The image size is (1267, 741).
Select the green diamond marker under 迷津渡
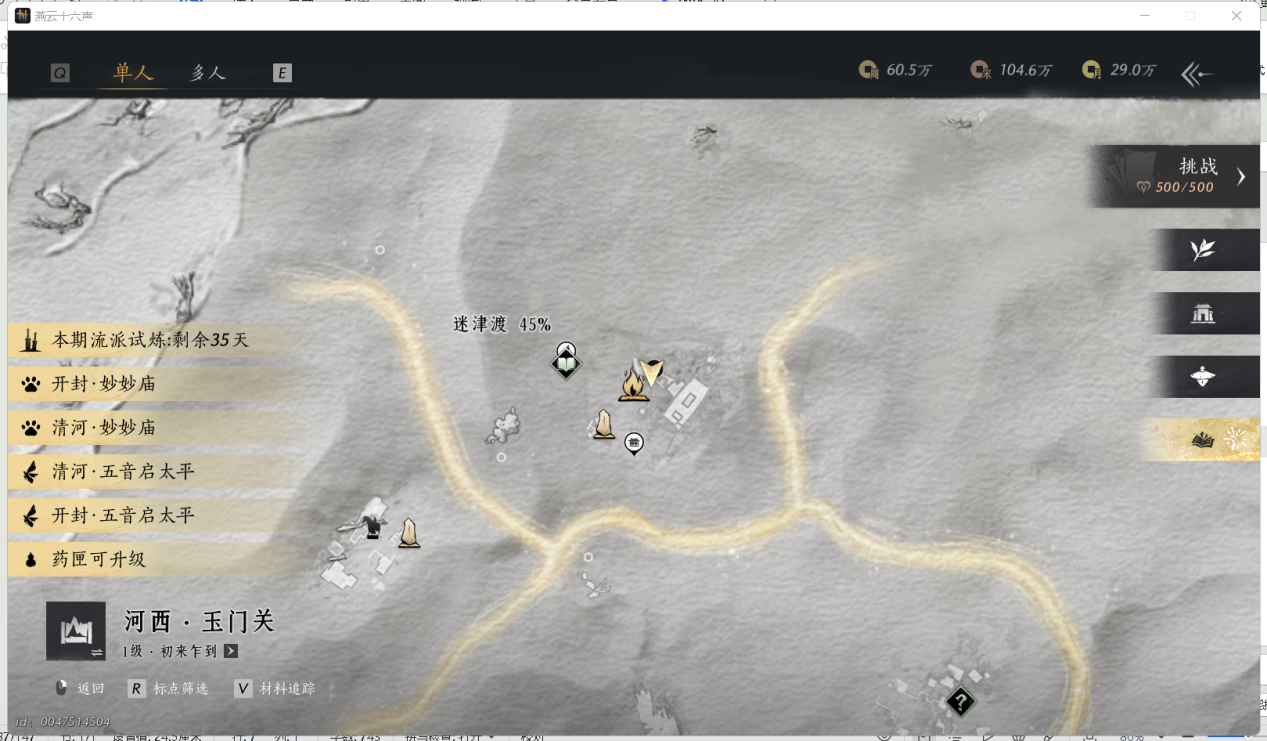(x=566, y=363)
